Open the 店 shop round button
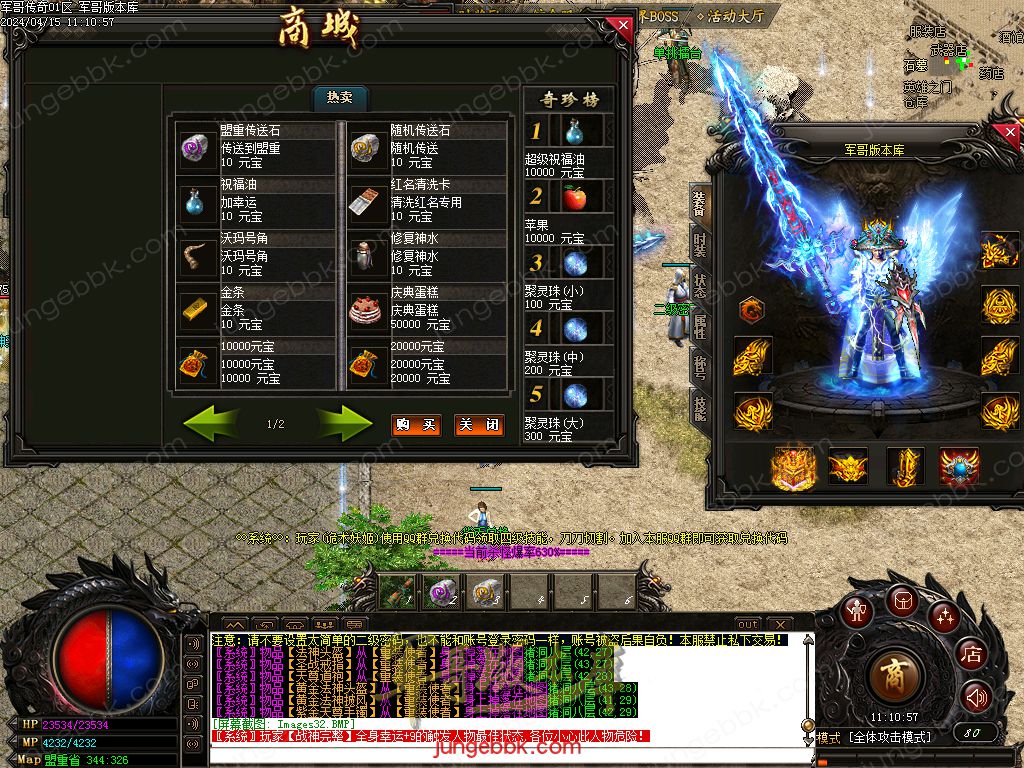This screenshot has height=768, width=1024. [x=971, y=654]
